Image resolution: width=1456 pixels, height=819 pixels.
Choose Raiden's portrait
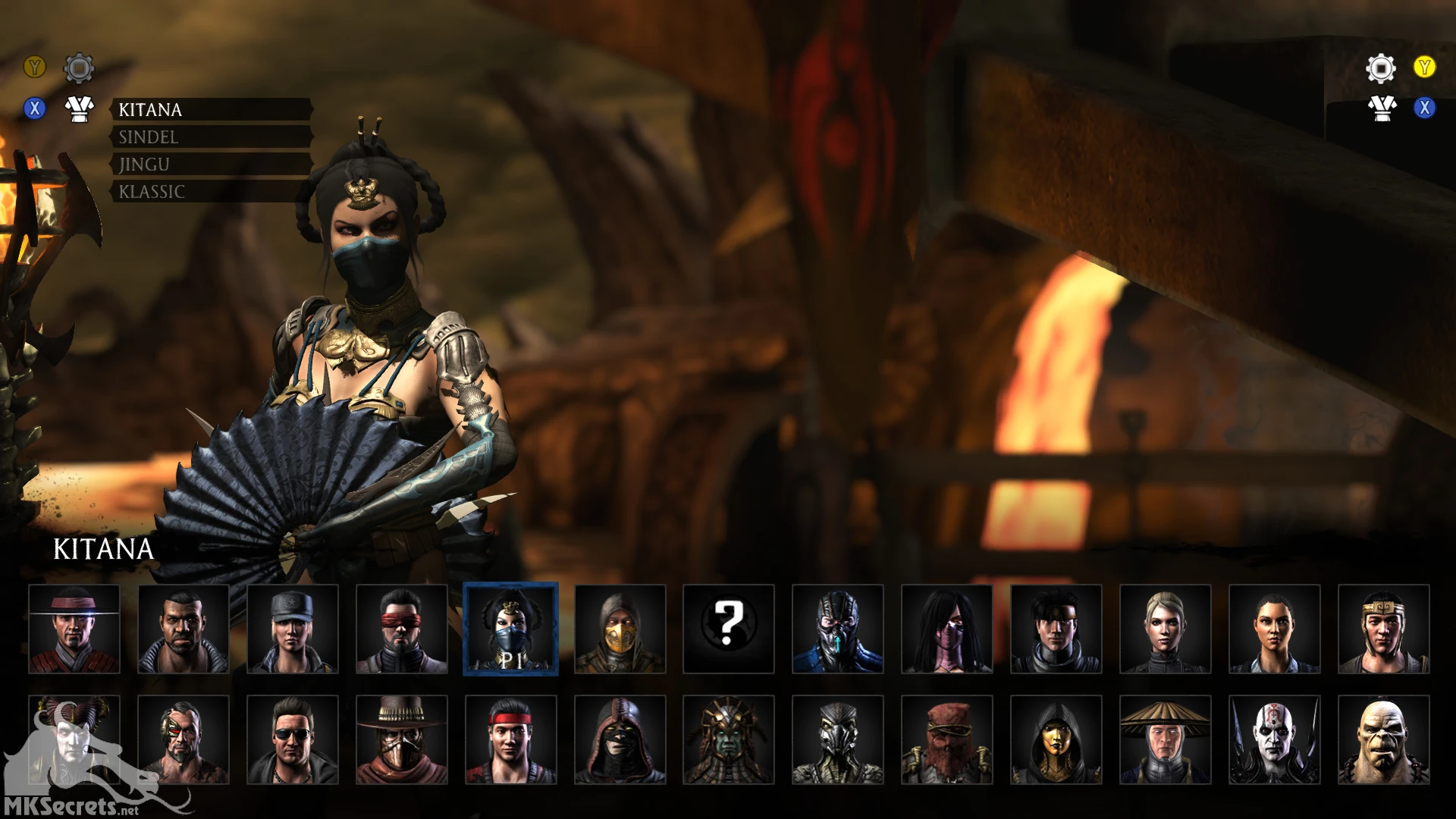coord(1165,739)
